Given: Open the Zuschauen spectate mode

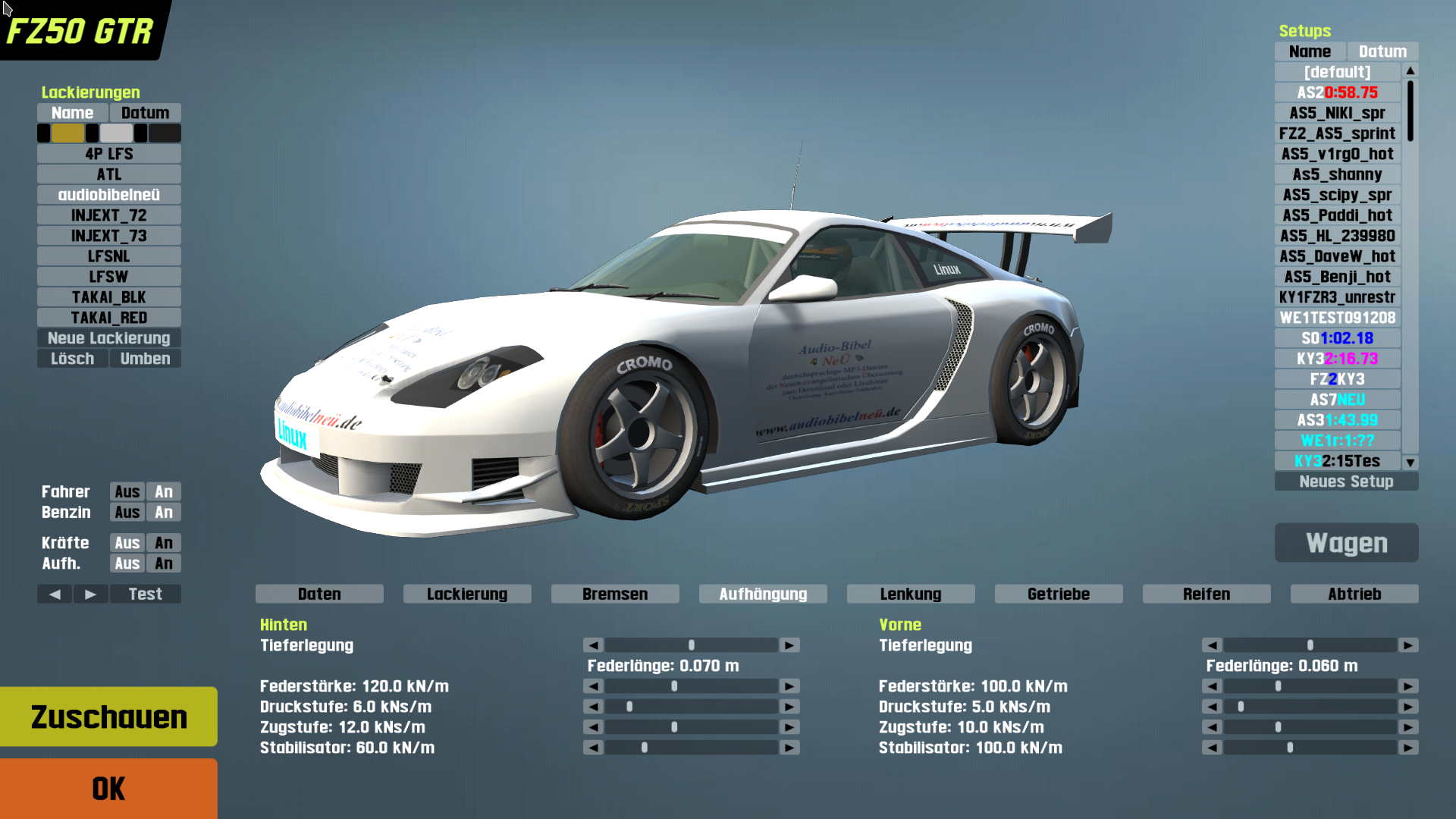Looking at the screenshot, I should [108, 717].
